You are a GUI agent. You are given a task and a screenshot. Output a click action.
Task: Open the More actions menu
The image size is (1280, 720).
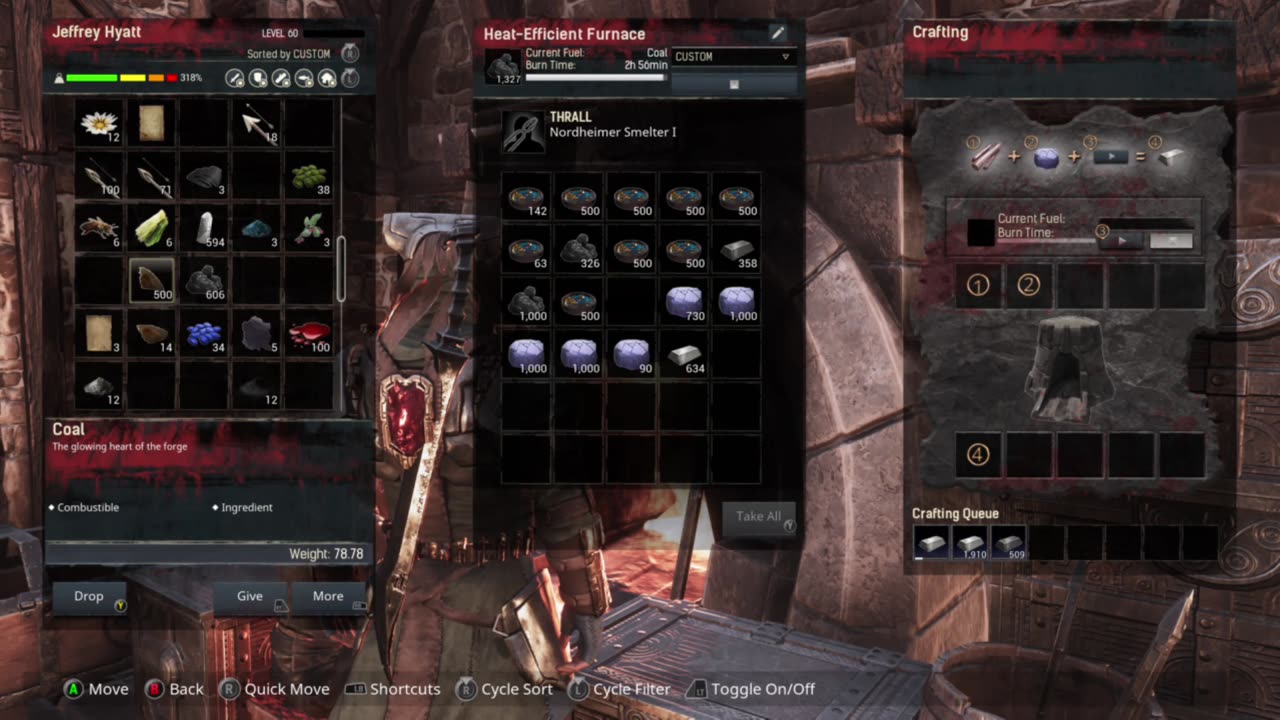328,596
